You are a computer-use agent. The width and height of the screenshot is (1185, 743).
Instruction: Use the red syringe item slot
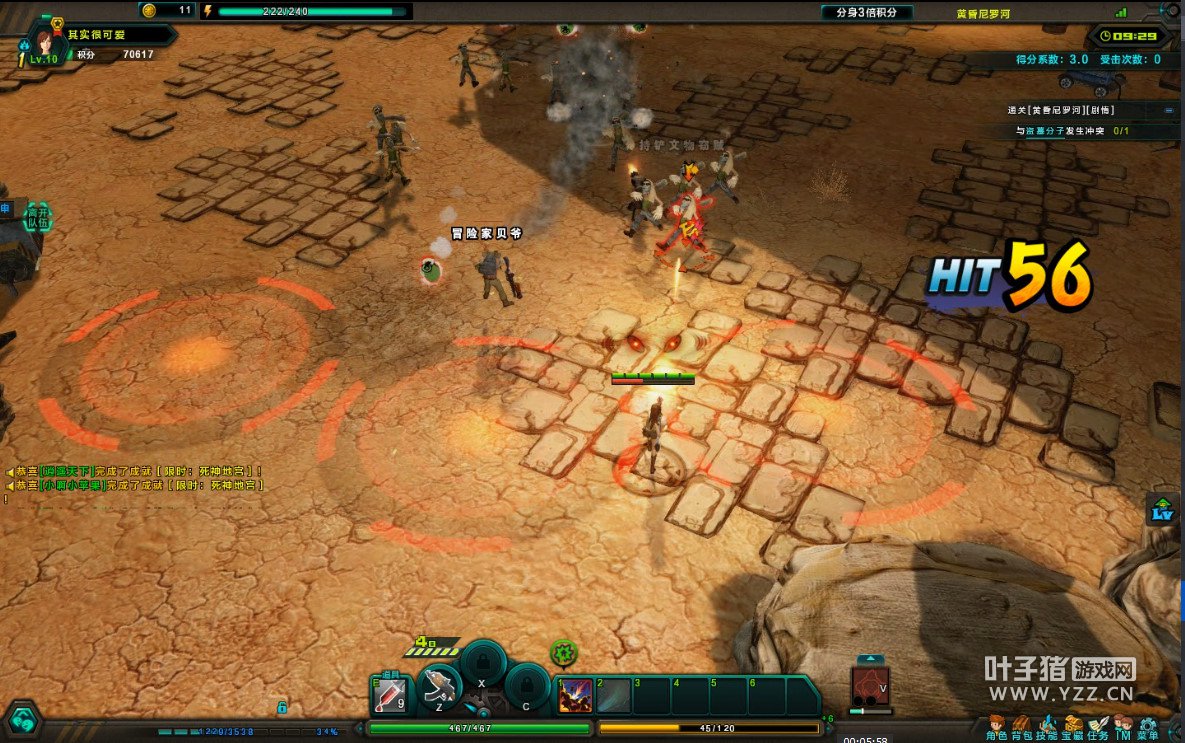tap(390, 693)
